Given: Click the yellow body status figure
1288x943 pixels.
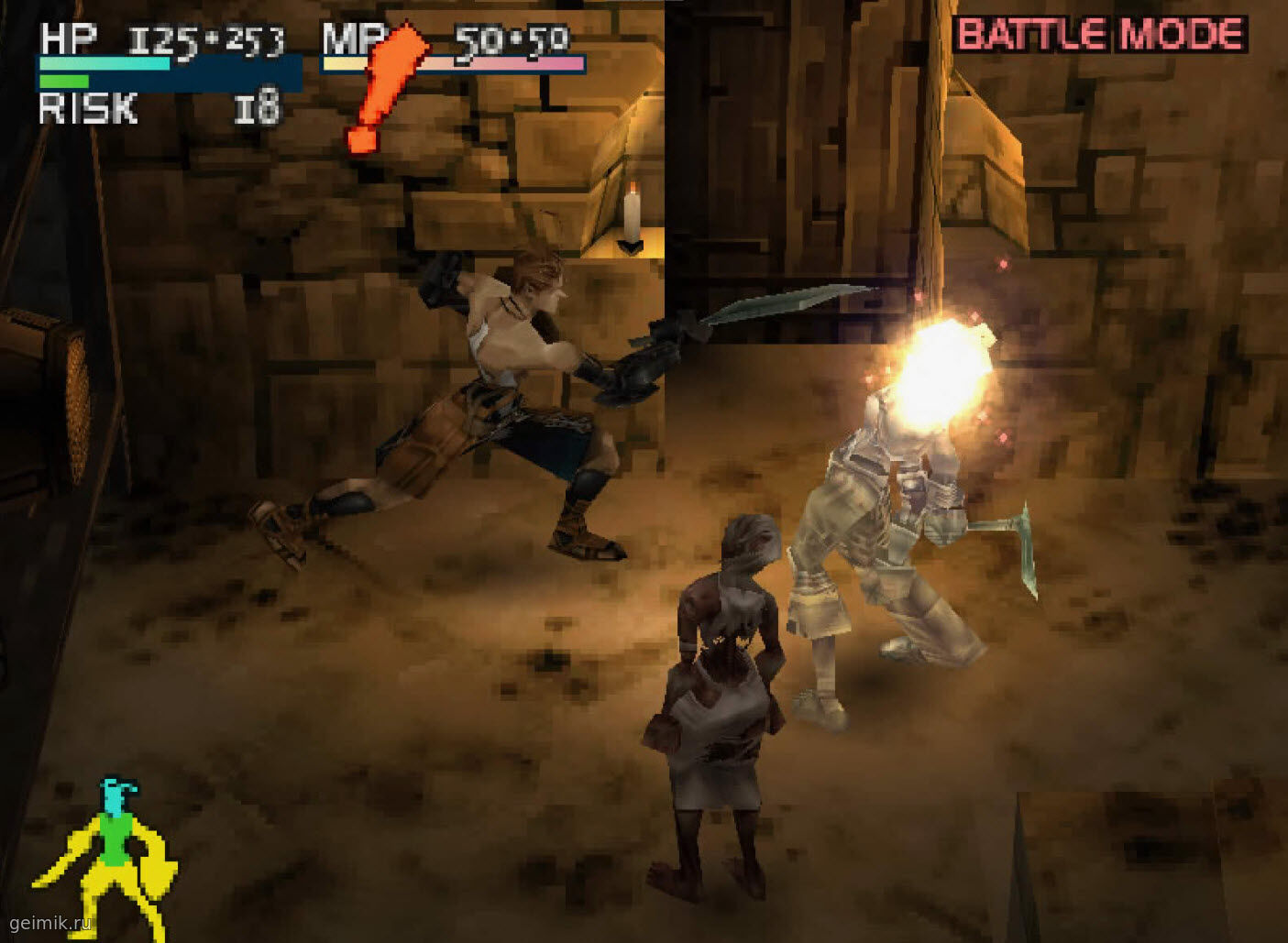Looking at the screenshot, I should pos(107,852).
